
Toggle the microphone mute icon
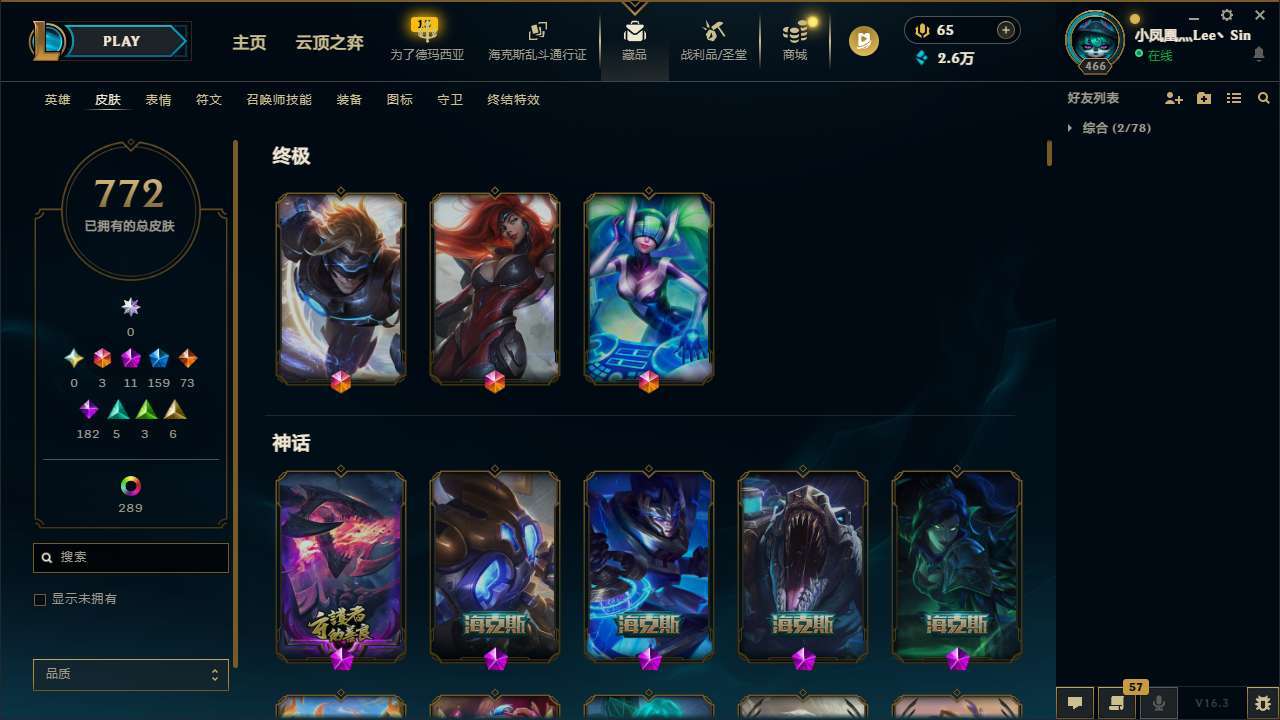click(1158, 704)
